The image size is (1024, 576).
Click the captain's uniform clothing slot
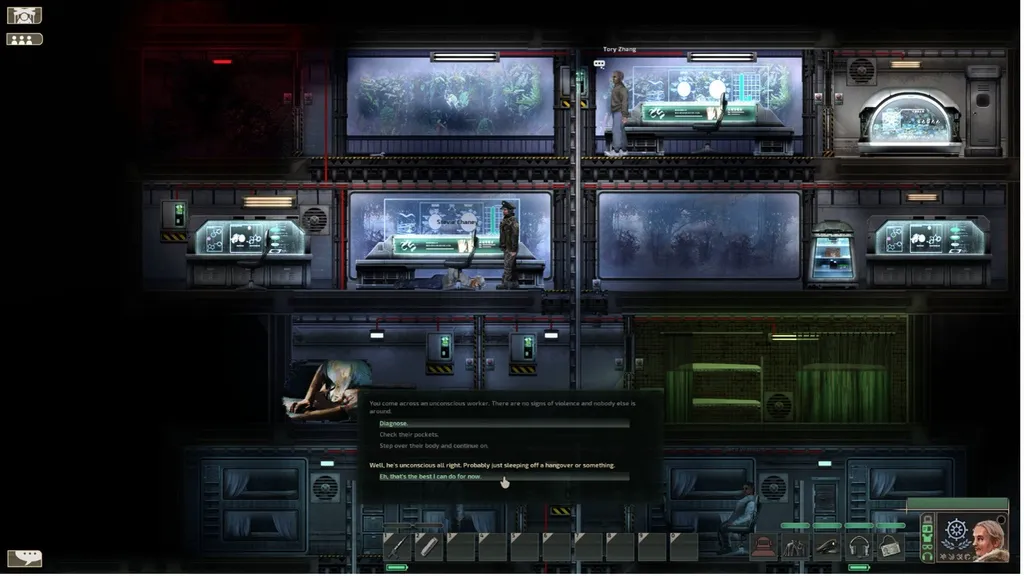coord(796,546)
